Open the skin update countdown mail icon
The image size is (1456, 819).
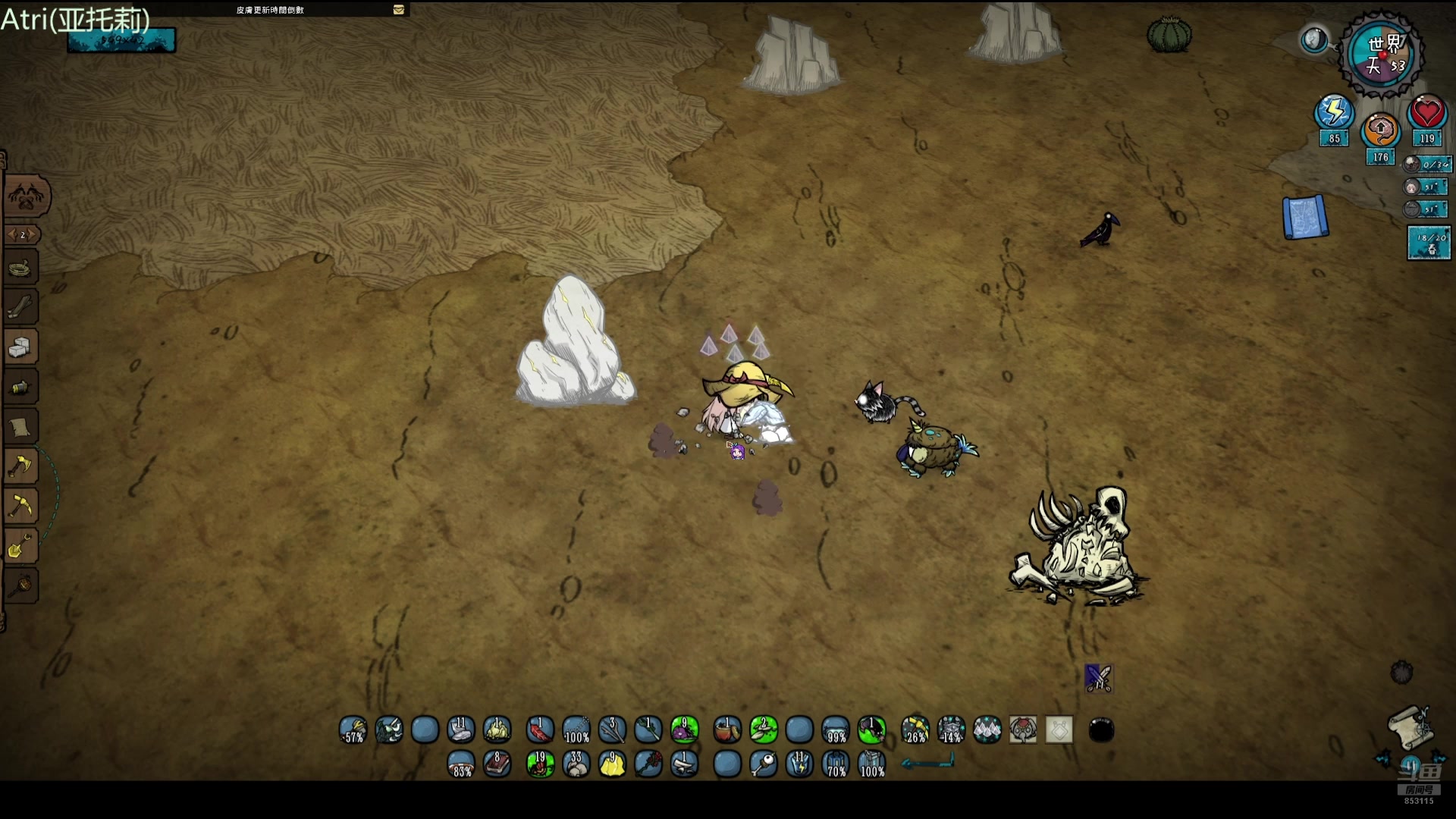tap(399, 10)
